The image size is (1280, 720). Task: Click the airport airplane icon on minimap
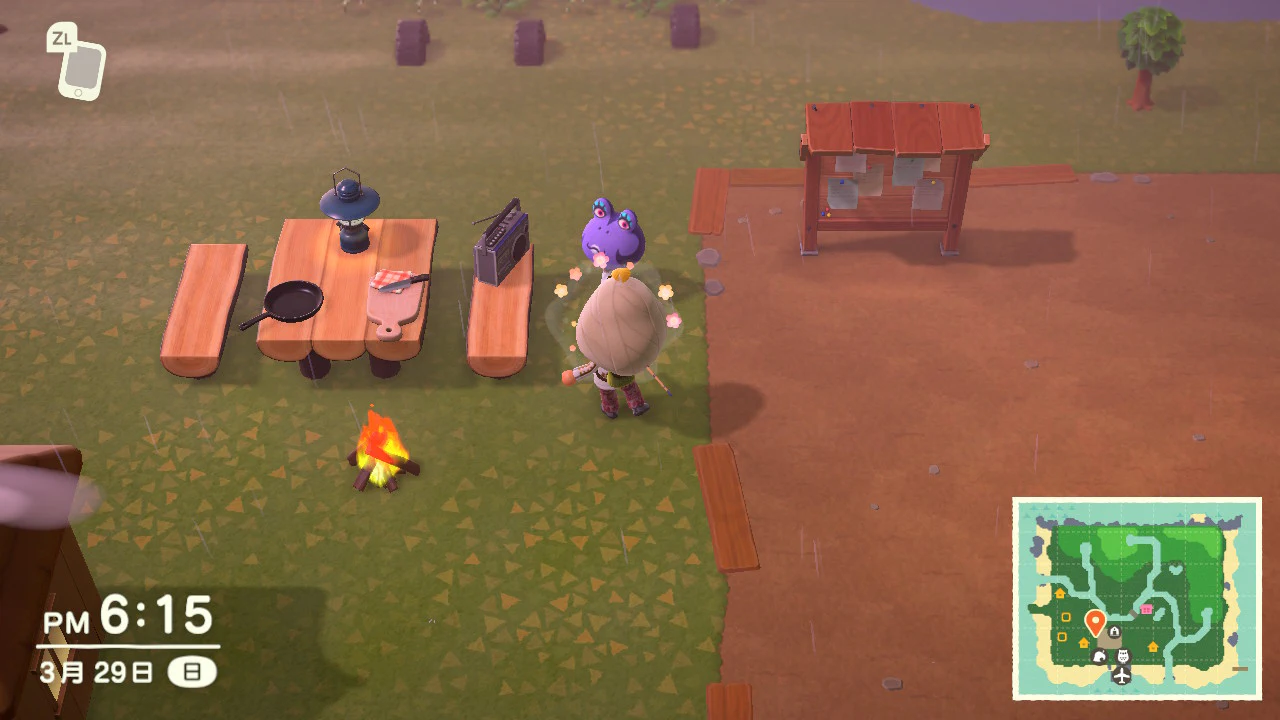(1121, 676)
